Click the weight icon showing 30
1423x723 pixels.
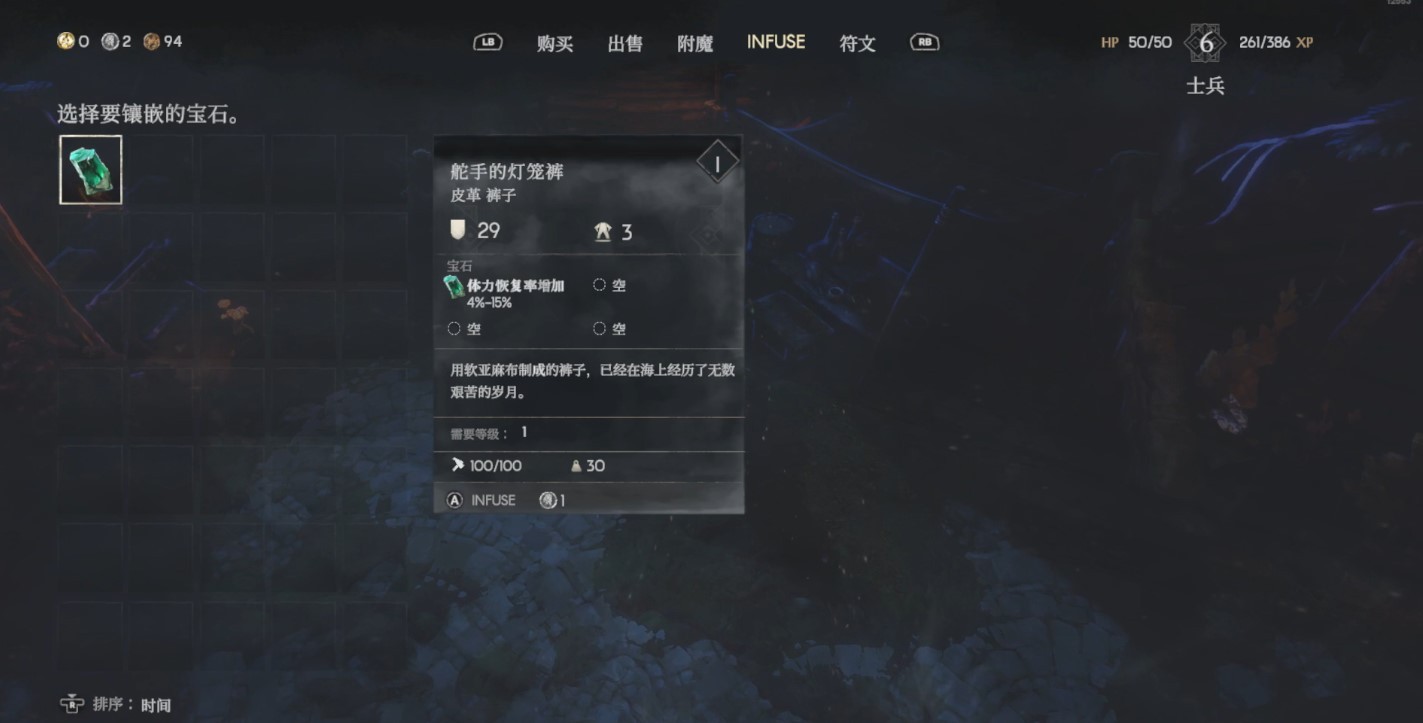tap(575, 465)
